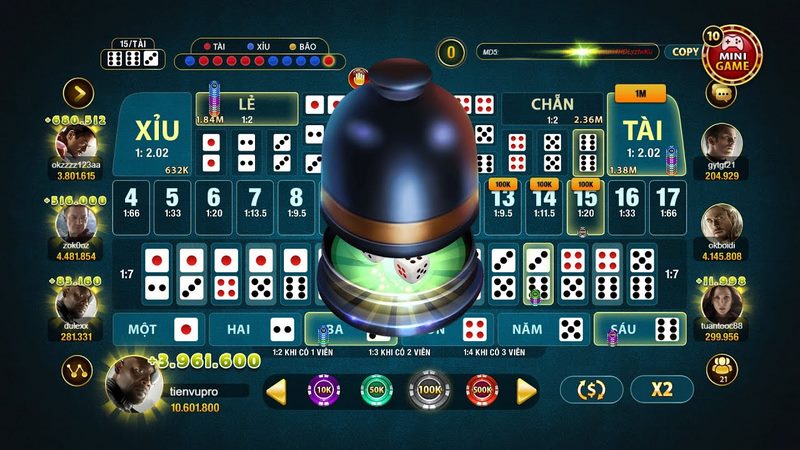This screenshot has height=450, width=800.
Task: Show more chips with right arrow
Action: (527, 390)
